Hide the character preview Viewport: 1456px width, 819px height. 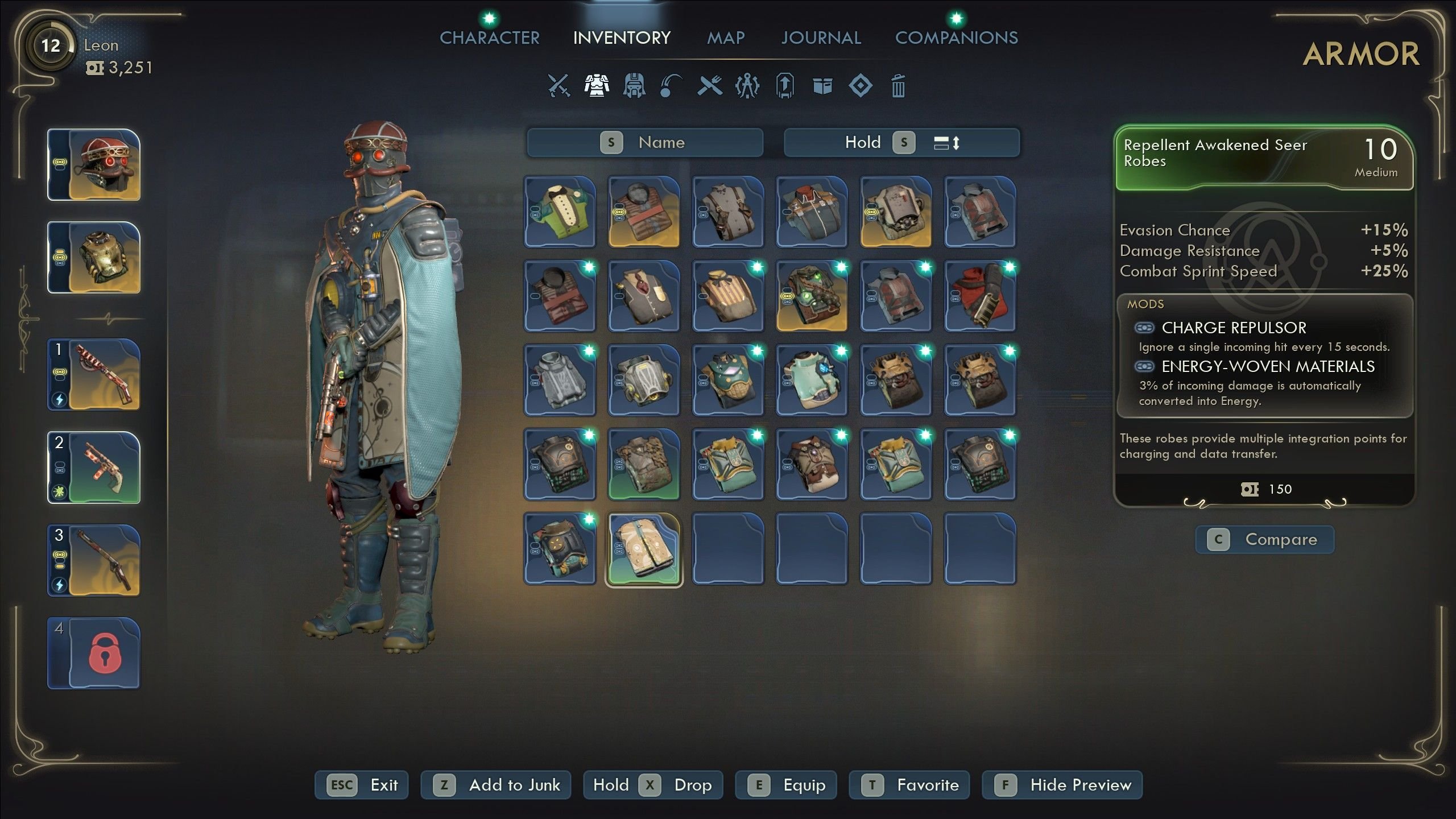[x=1062, y=785]
